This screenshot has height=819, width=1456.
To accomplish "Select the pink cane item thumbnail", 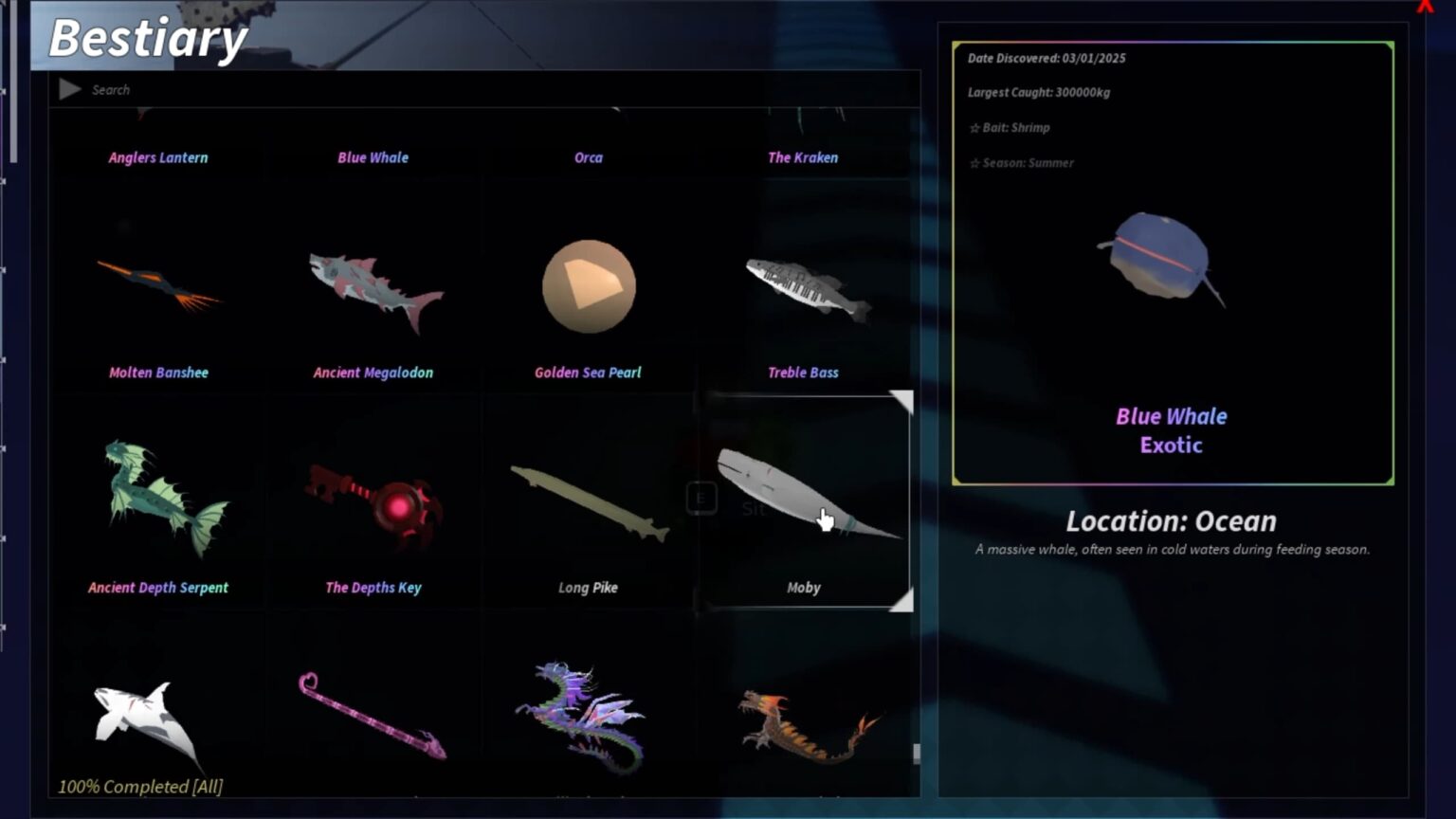I will click(373, 716).
